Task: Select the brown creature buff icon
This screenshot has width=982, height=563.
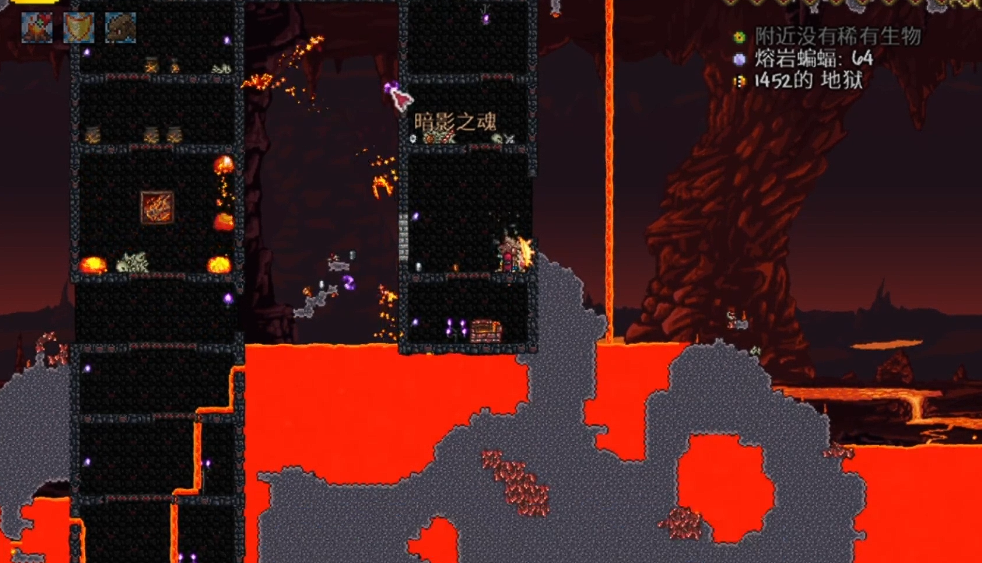Action: [x=121, y=27]
